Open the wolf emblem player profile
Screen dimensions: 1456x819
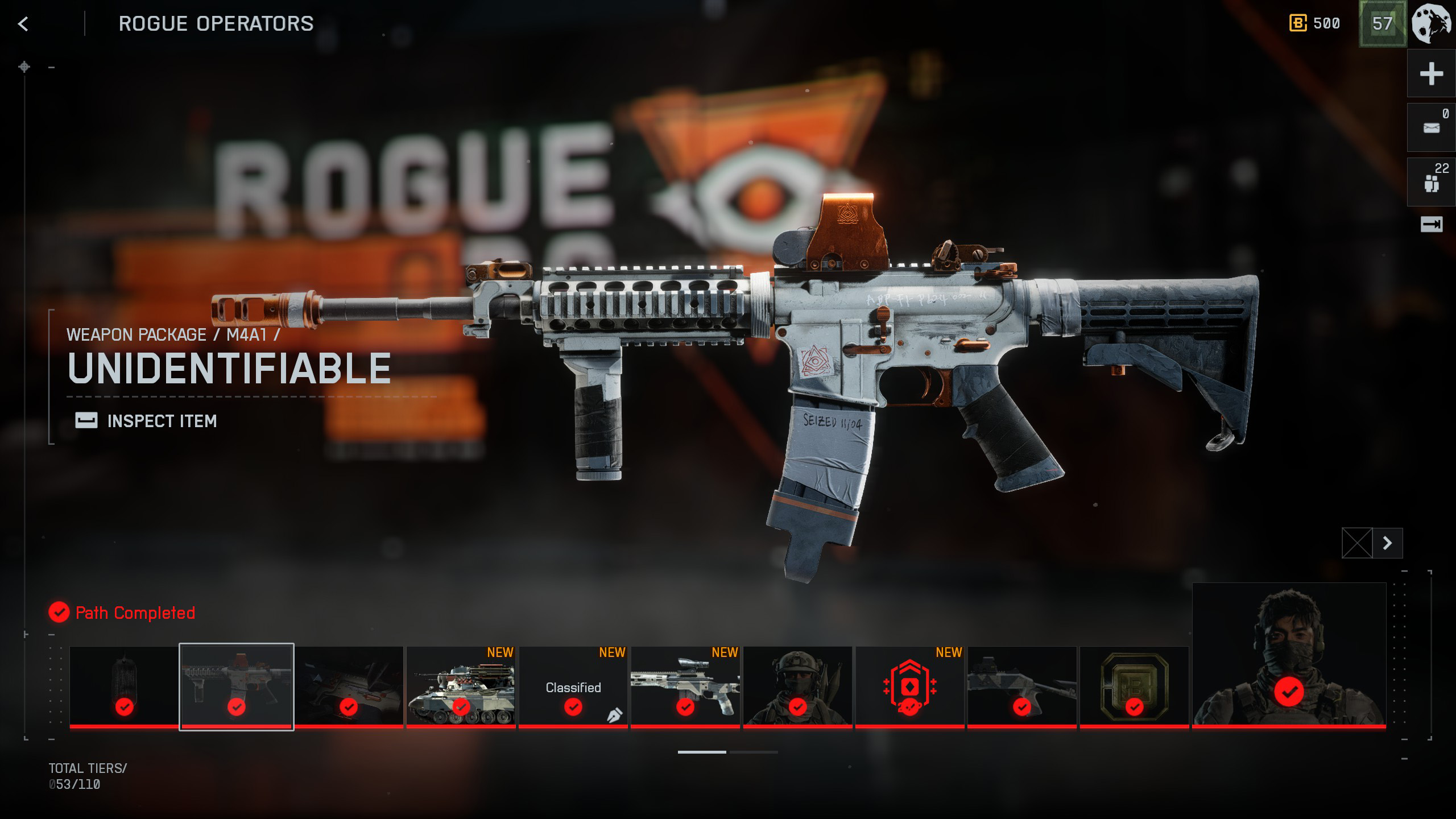click(1432, 24)
